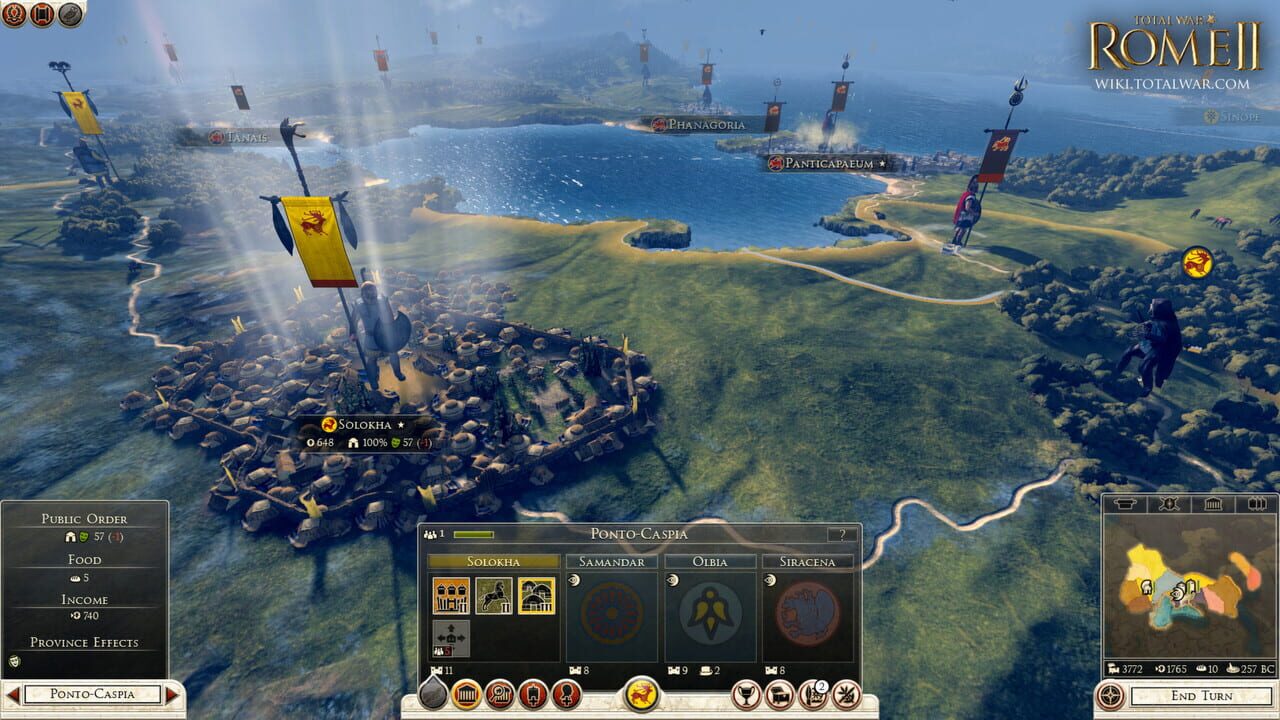The image size is (1280, 720).
Task: Select the magnifying glass province details icon
Action: pos(499,697)
